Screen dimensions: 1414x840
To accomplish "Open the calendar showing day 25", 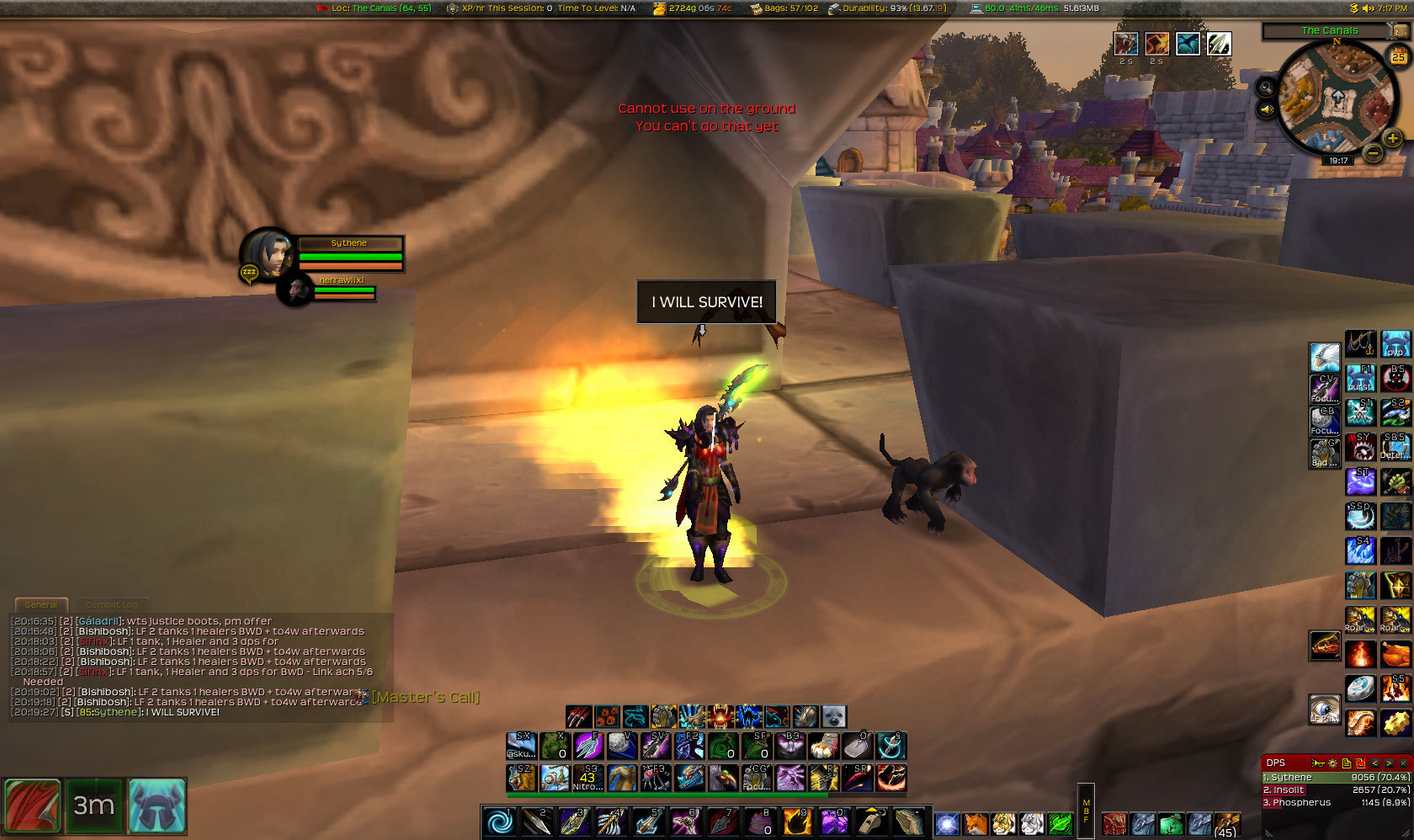I will coord(1398,56).
